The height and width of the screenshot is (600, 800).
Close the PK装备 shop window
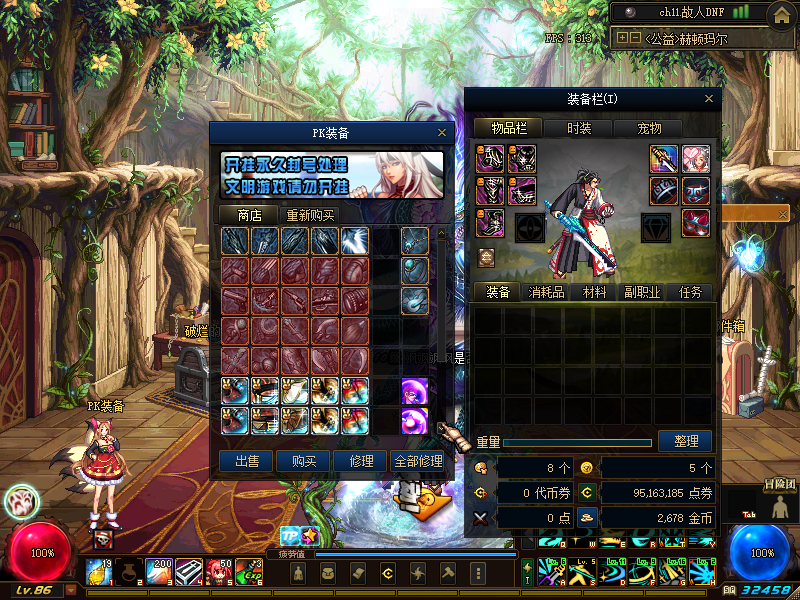442,132
